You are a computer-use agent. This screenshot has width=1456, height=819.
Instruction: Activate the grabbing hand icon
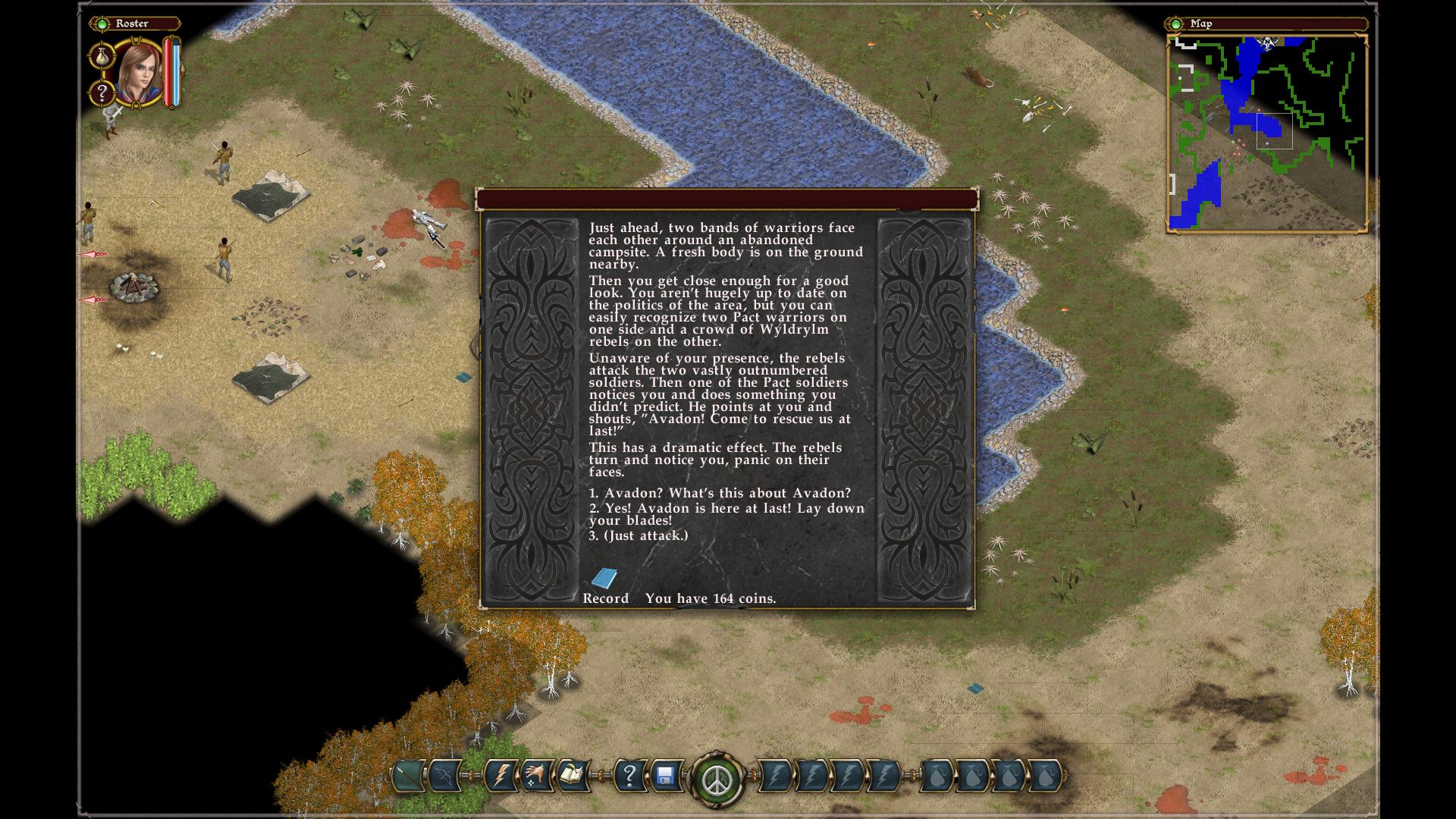coord(535,776)
